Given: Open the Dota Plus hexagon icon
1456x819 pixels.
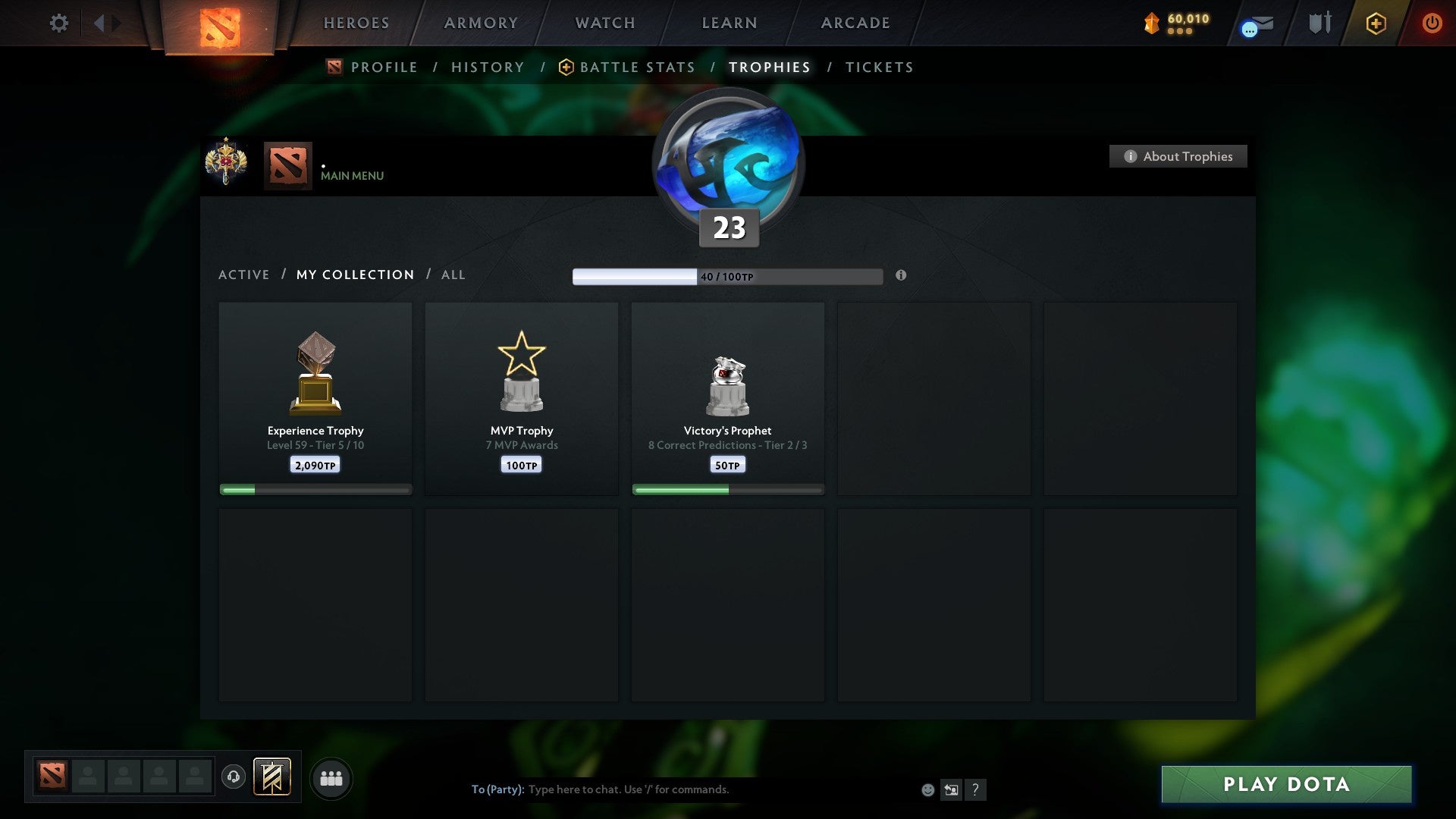Looking at the screenshot, I should click(1376, 23).
